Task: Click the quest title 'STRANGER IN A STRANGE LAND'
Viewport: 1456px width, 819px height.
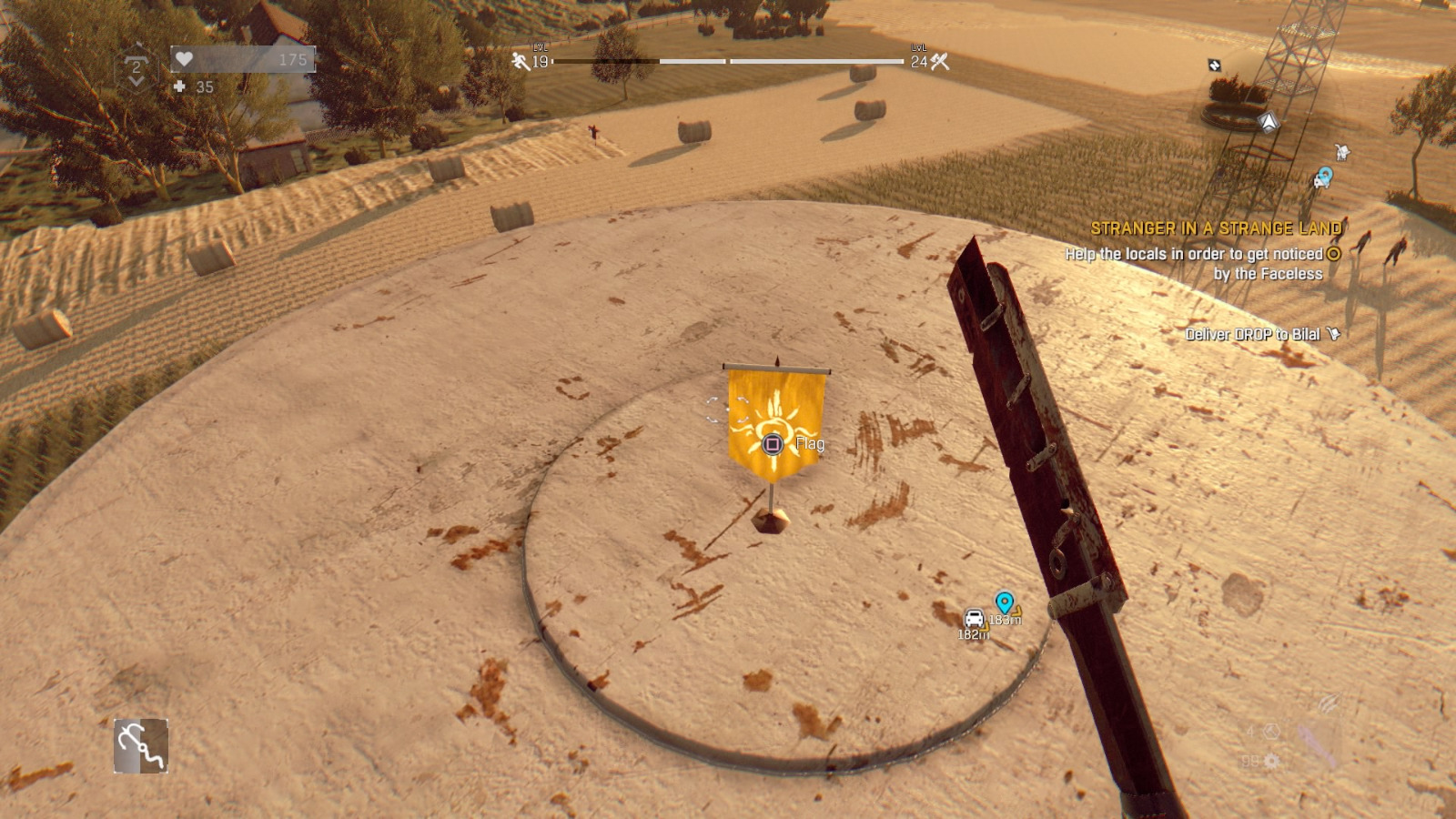Action: (x=1218, y=228)
